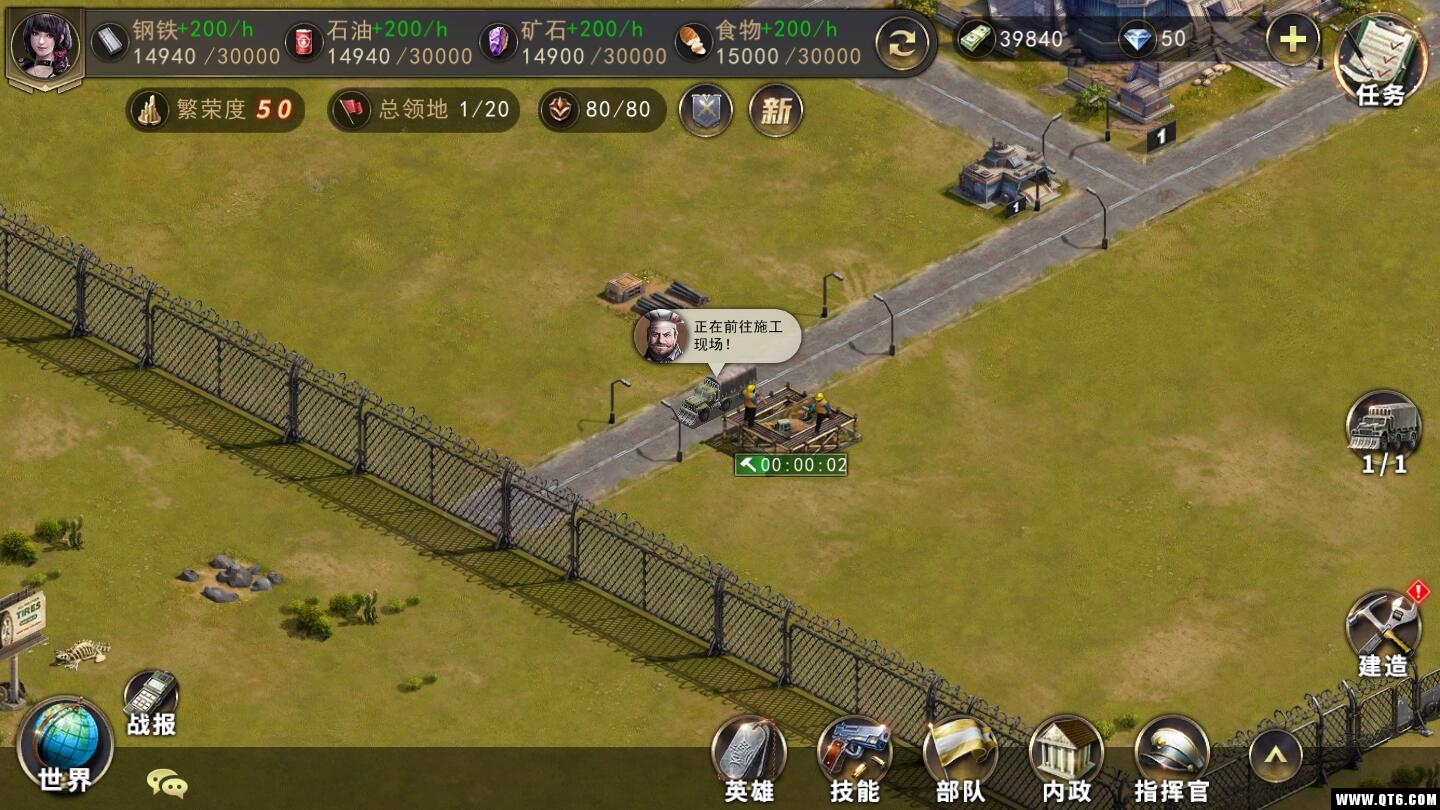Image resolution: width=1440 pixels, height=810 pixels.
Task: Show the 繁荣度 prosperity details
Action: coord(215,110)
